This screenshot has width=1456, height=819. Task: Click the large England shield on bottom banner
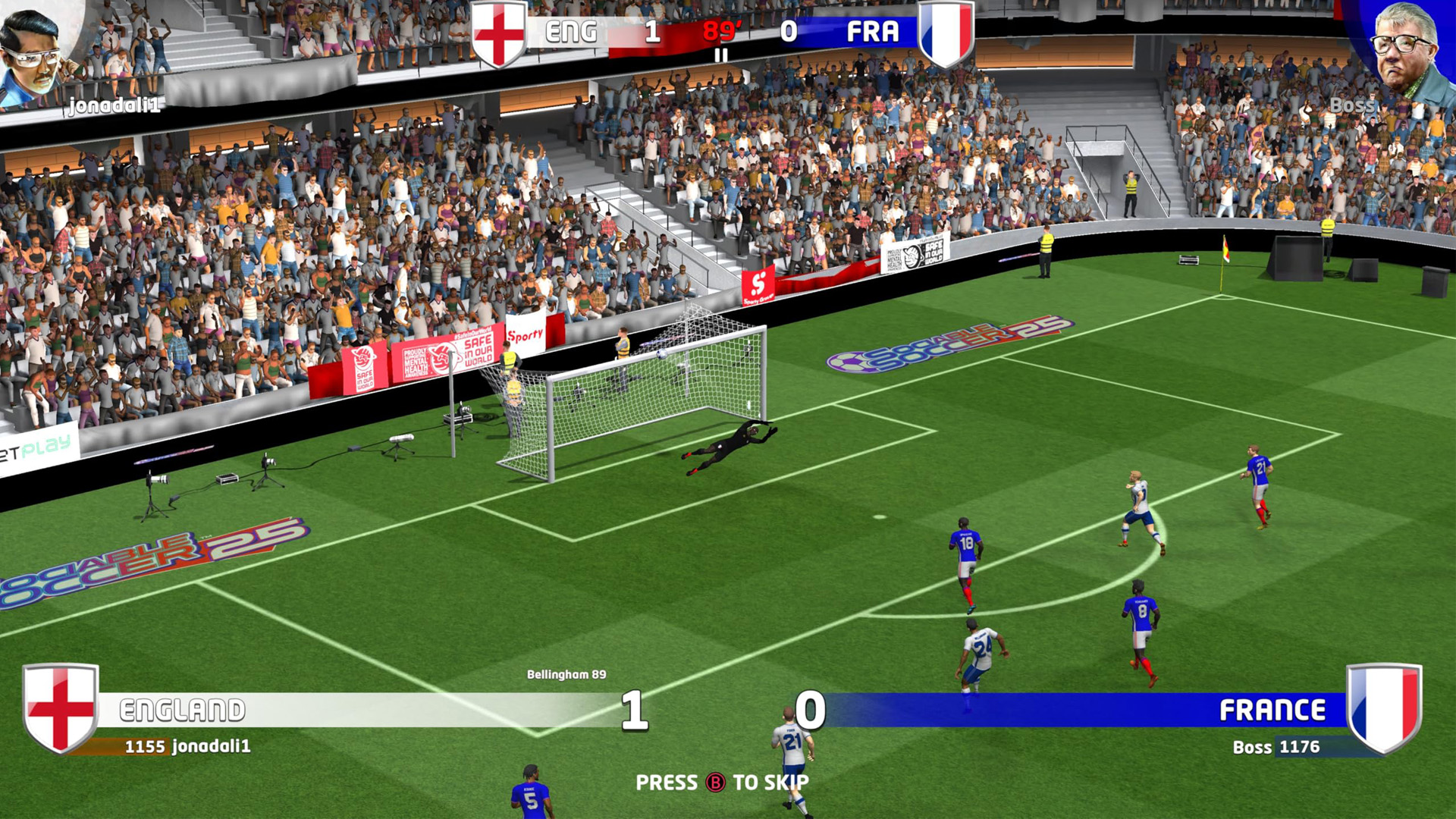pyautogui.click(x=61, y=708)
